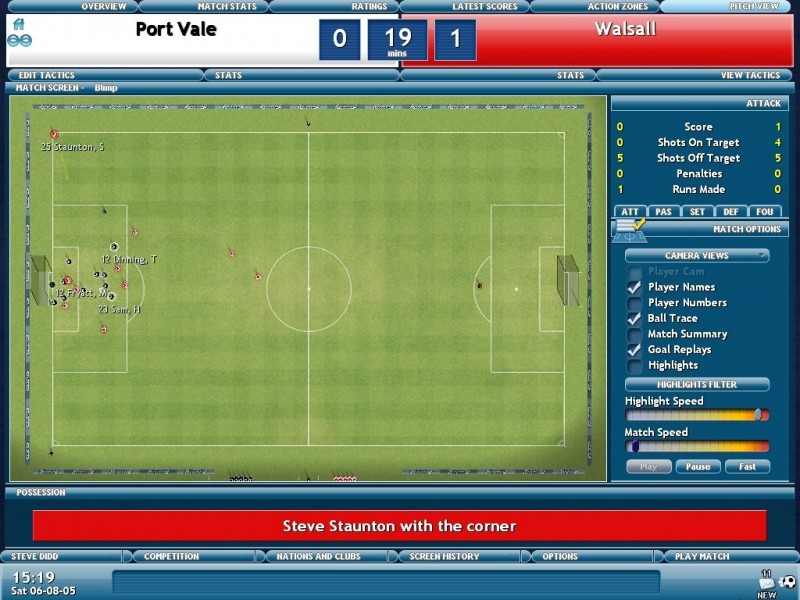
Task: Toggle the Player Names checkbox
Action: coord(633,287)
